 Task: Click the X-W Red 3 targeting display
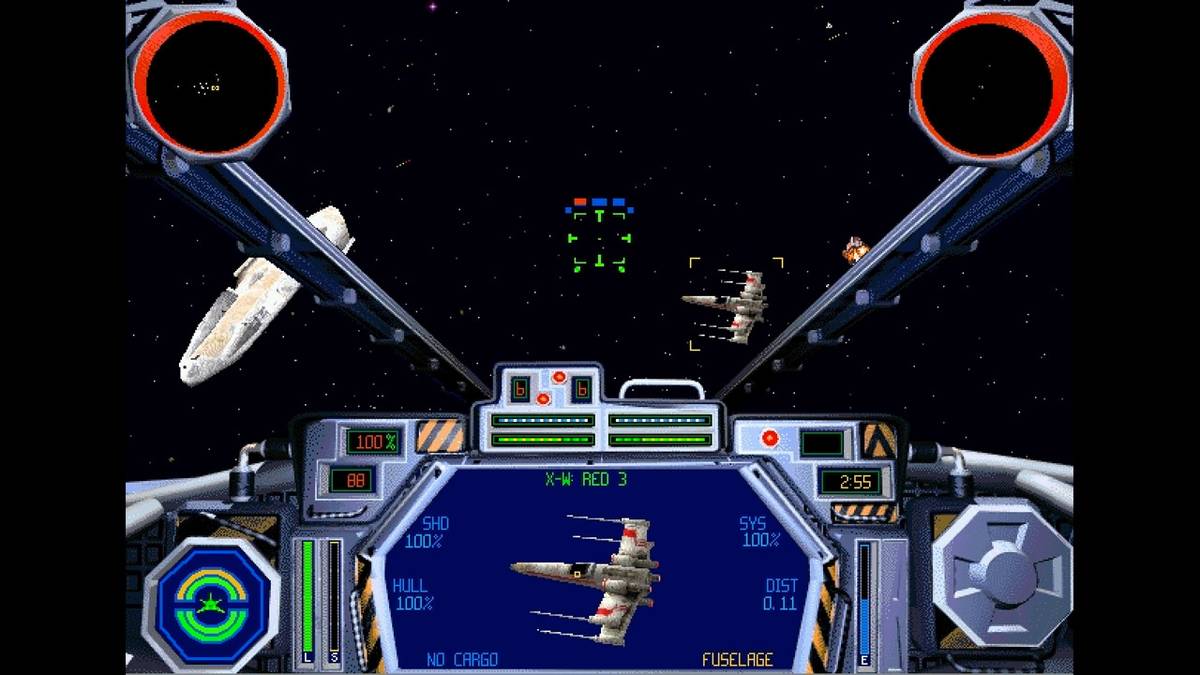click(599, 570)
